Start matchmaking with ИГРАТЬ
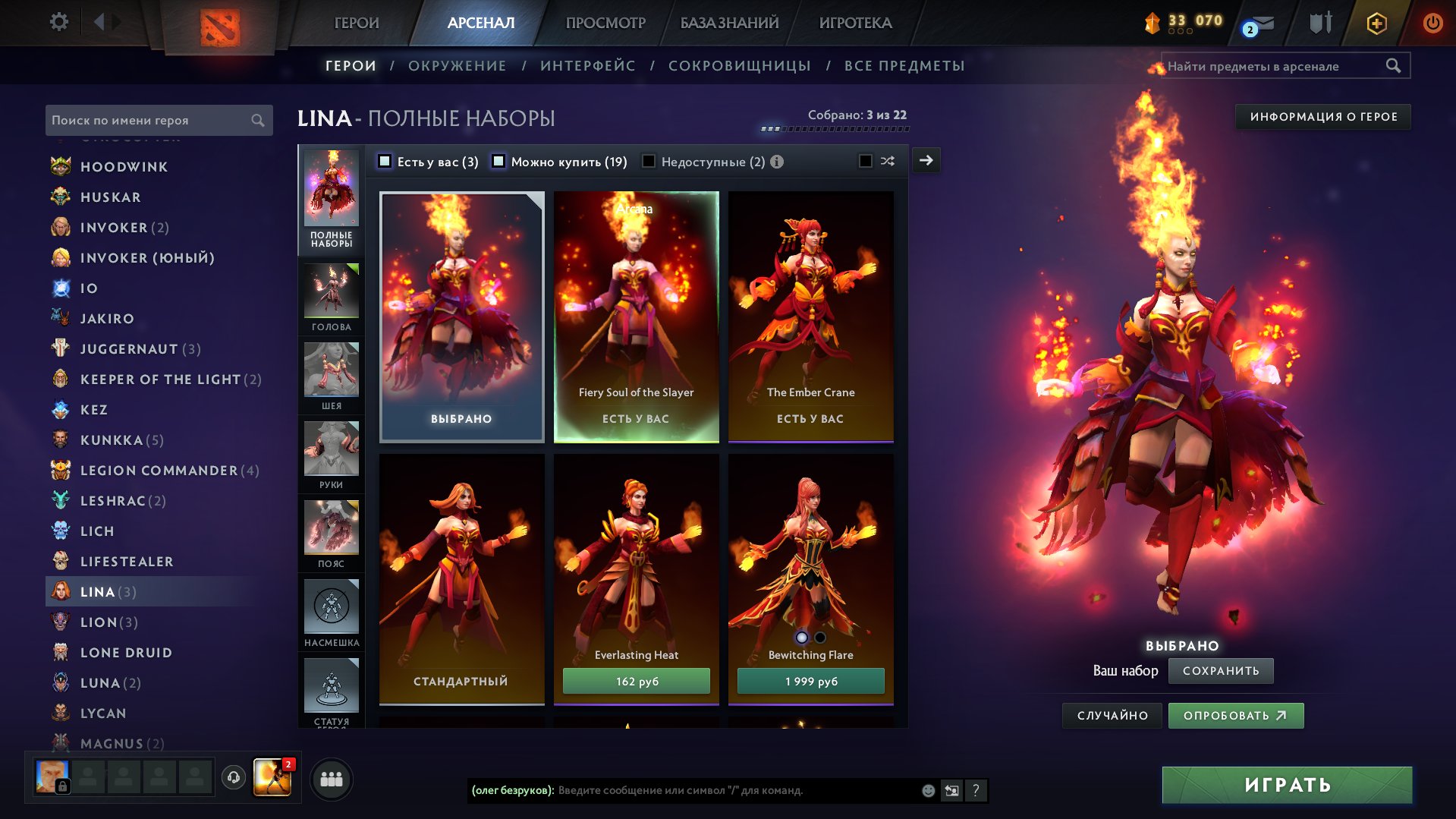The image size is (1456, 819). pos(1287,785)
